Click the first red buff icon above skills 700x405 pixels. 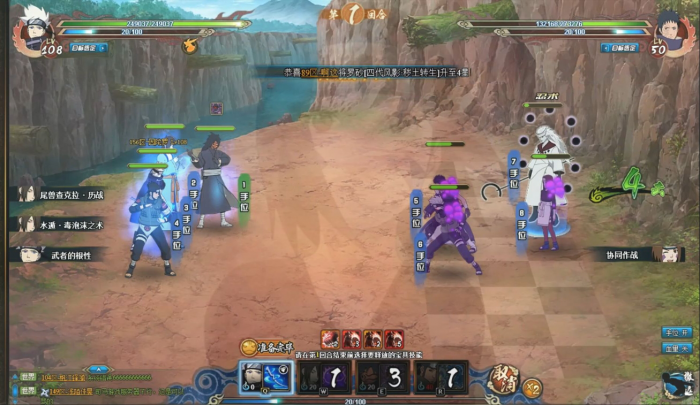click(329, 339)
